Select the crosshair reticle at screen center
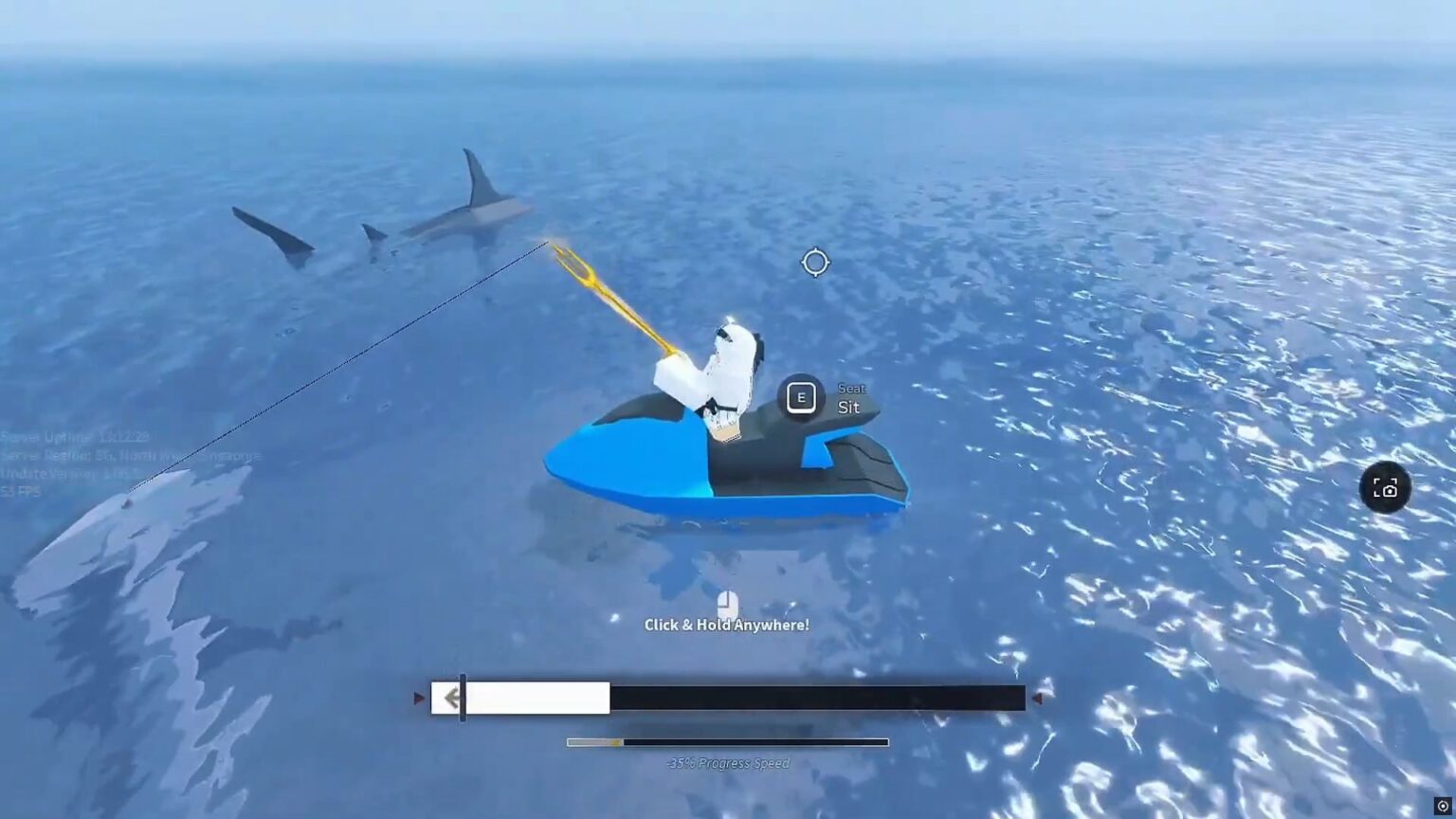 click(813, 263)
